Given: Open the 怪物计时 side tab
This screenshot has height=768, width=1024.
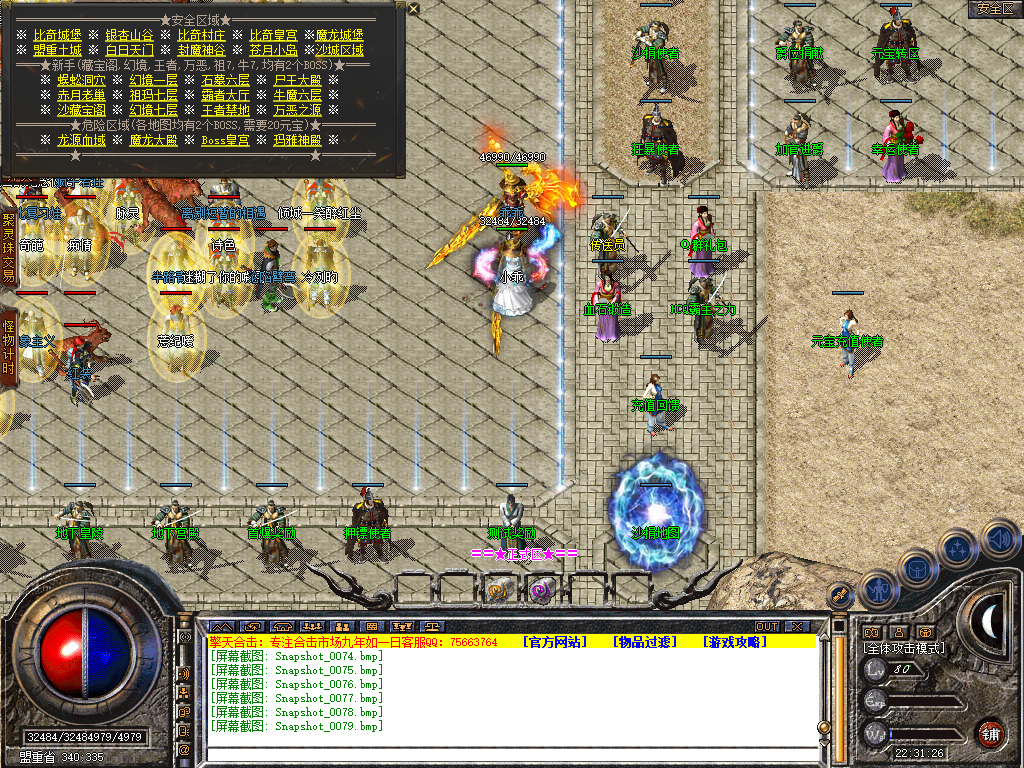Looking at the screenshot, I should pos(9,347).
